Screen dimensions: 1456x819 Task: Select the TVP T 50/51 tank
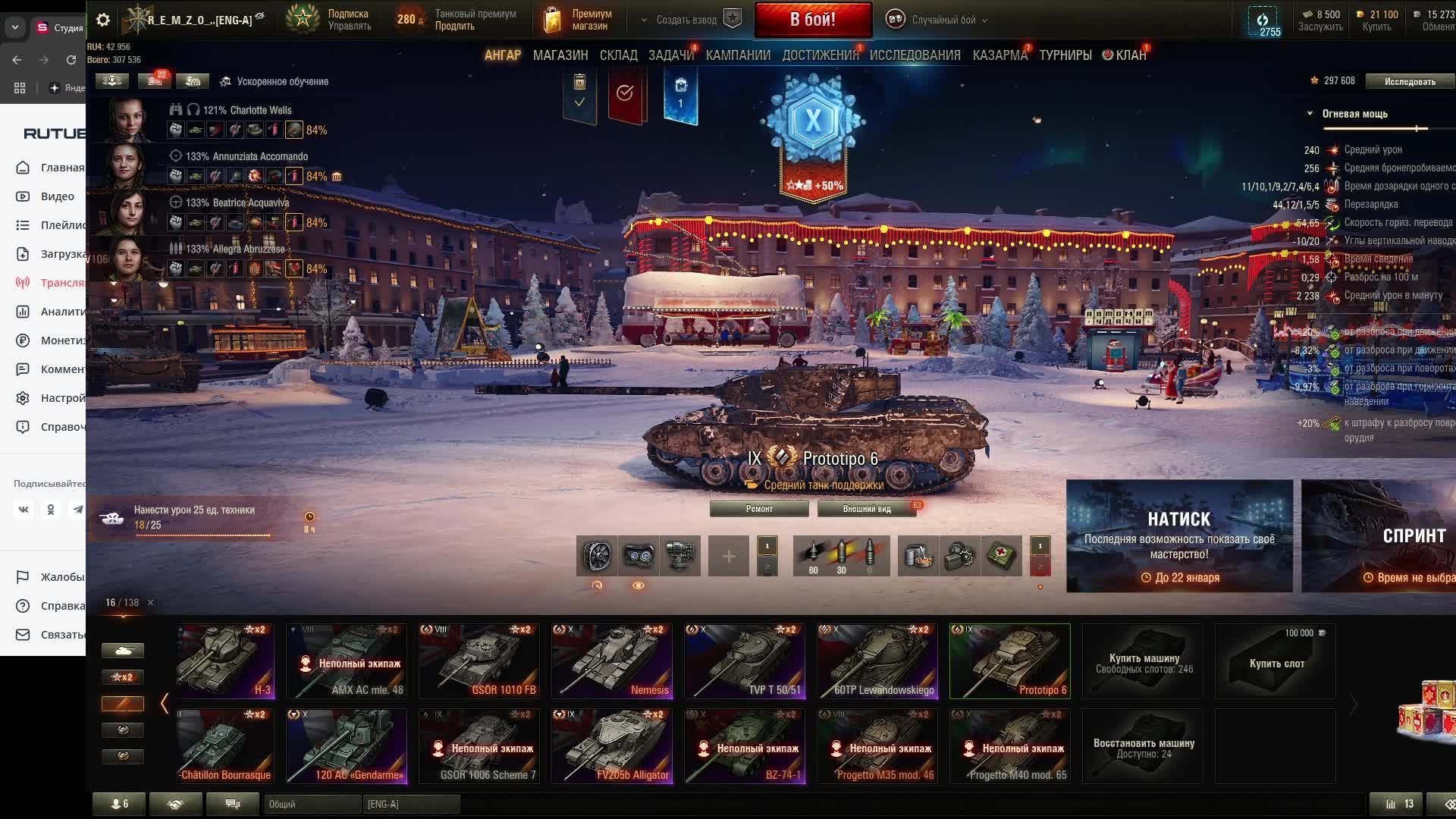744,661
